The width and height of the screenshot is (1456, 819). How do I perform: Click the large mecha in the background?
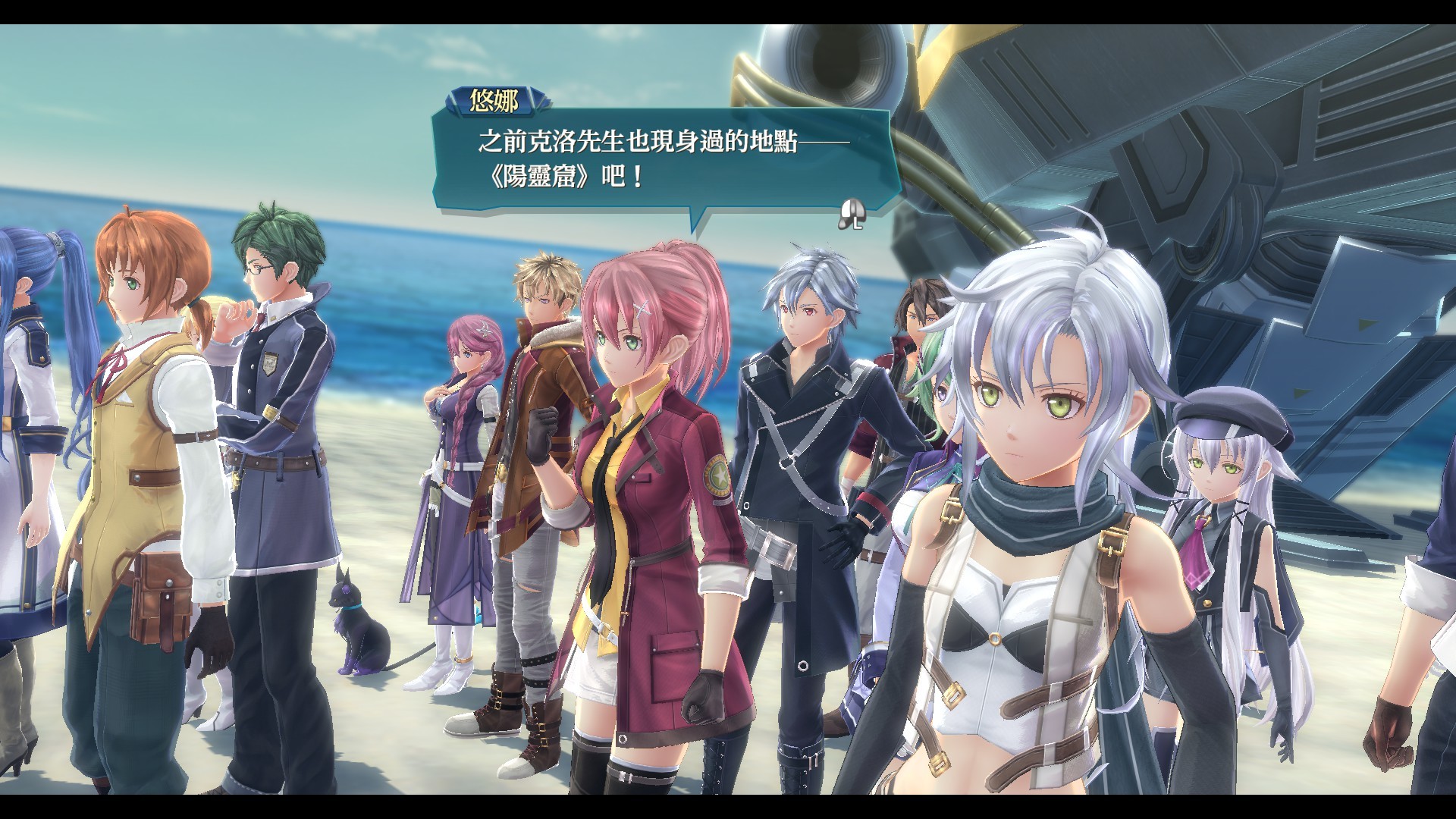[1213, 152]
